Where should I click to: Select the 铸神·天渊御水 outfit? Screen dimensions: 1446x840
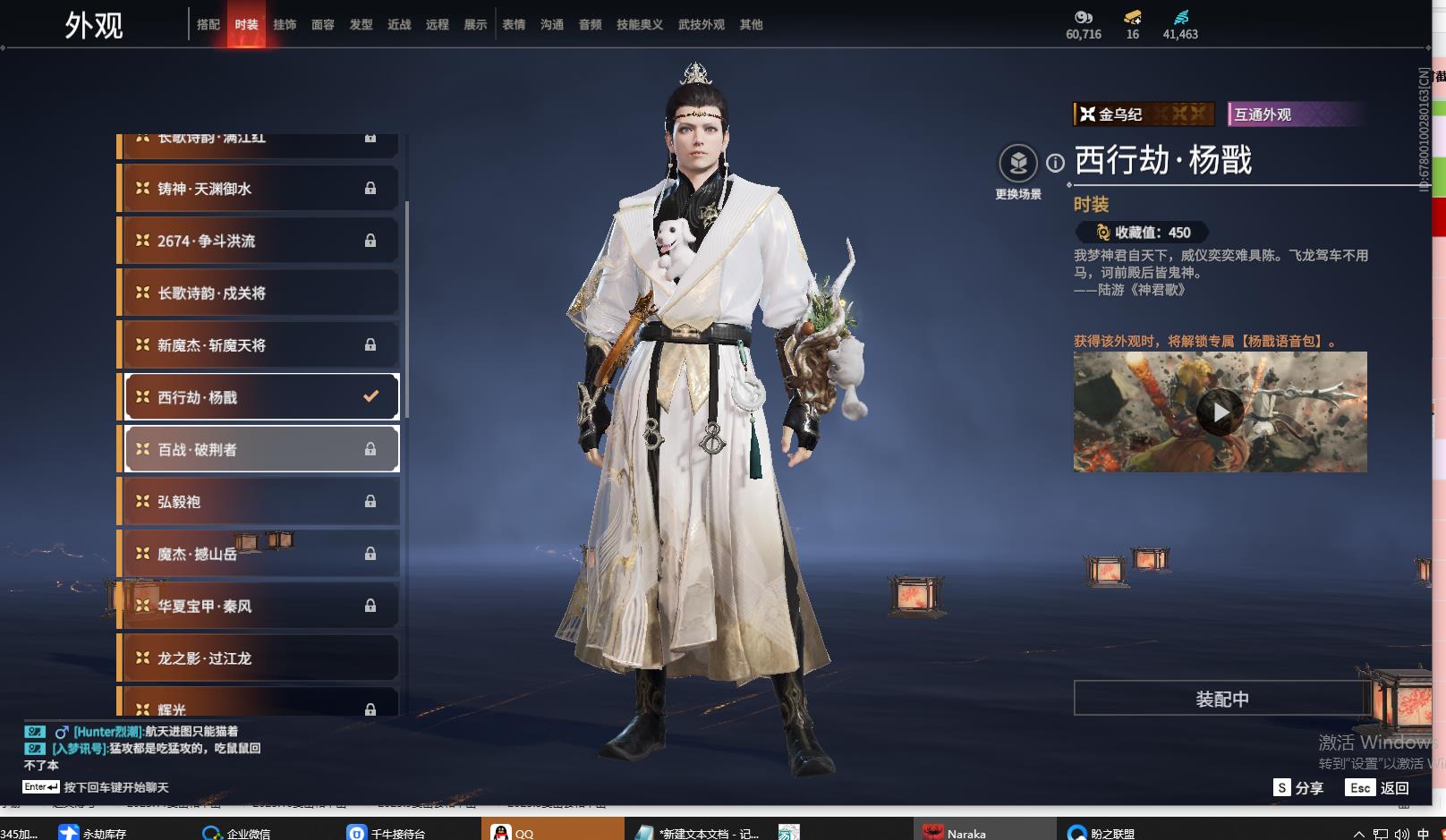click(259, 189)
